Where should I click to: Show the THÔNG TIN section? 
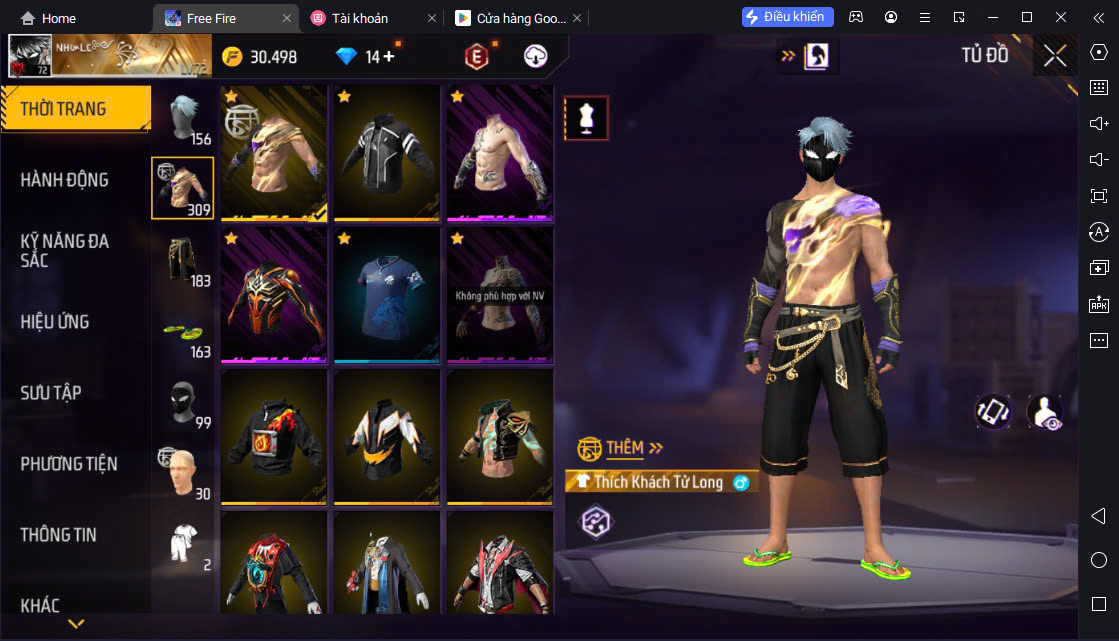[59, 535]
